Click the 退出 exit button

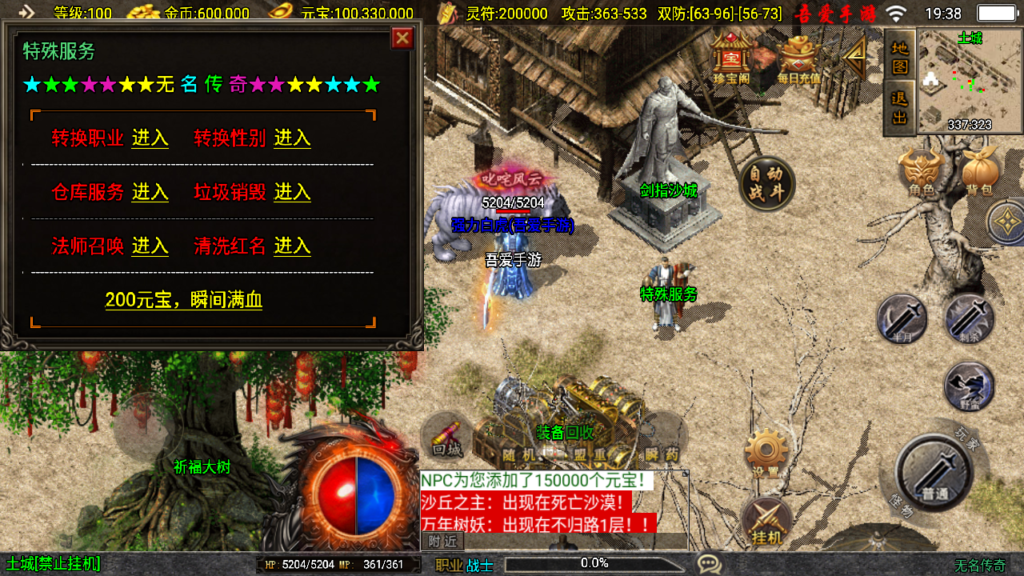coord(900,109)
